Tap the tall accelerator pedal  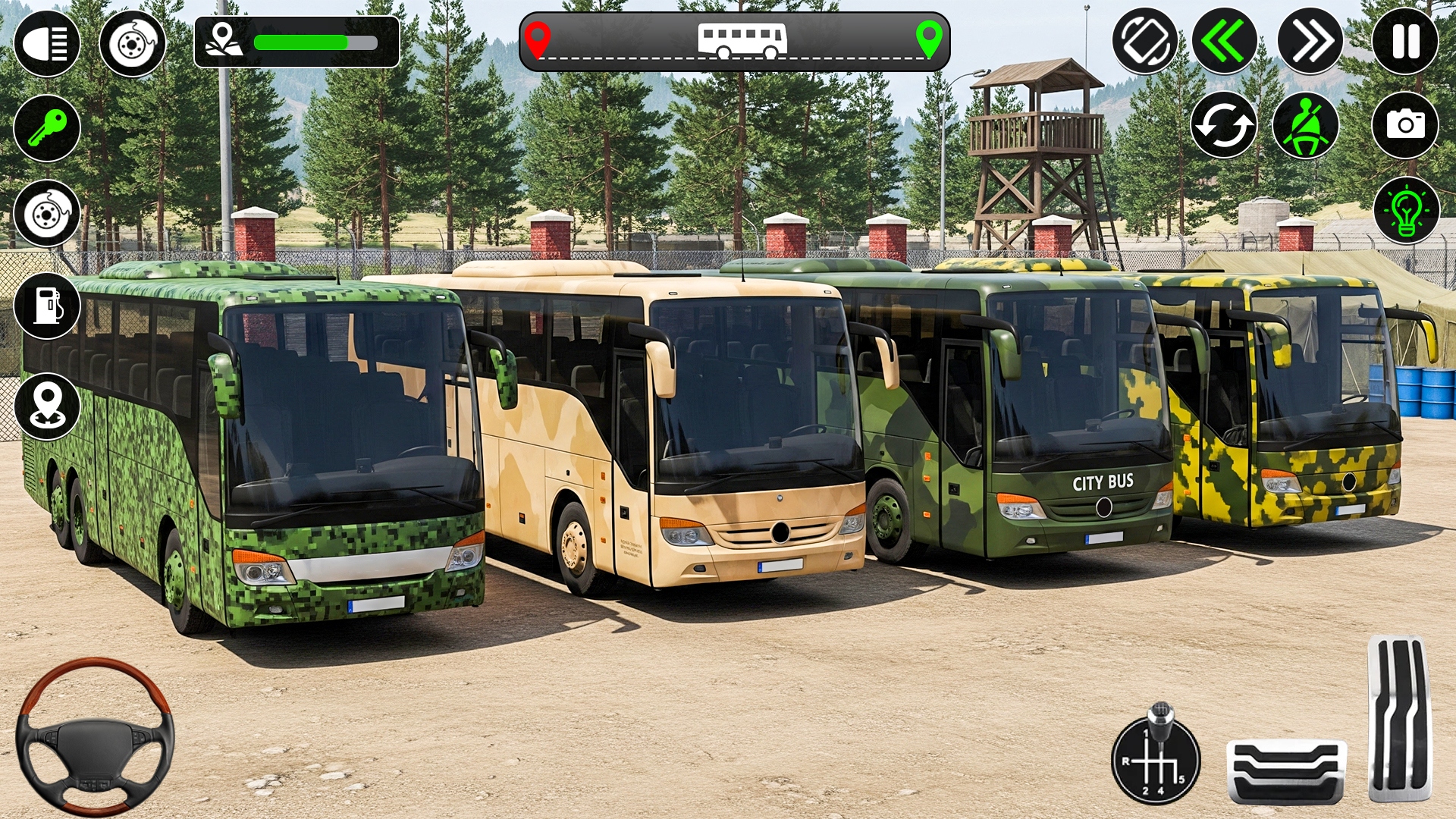[1400, 718]
